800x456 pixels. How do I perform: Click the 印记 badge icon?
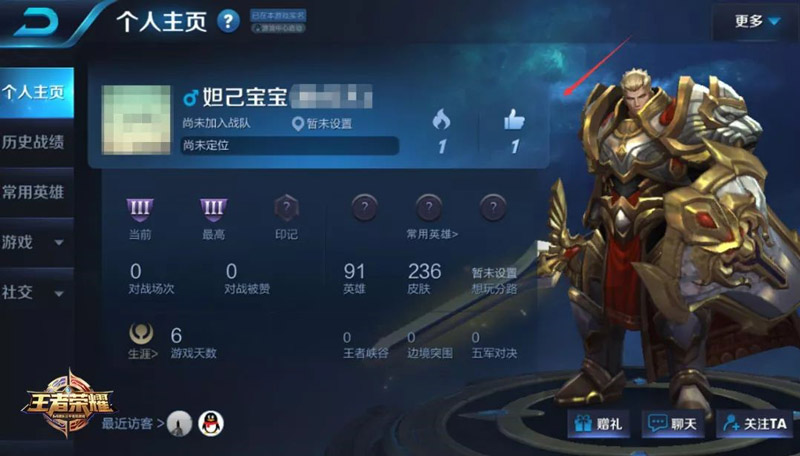coord(287,209)
